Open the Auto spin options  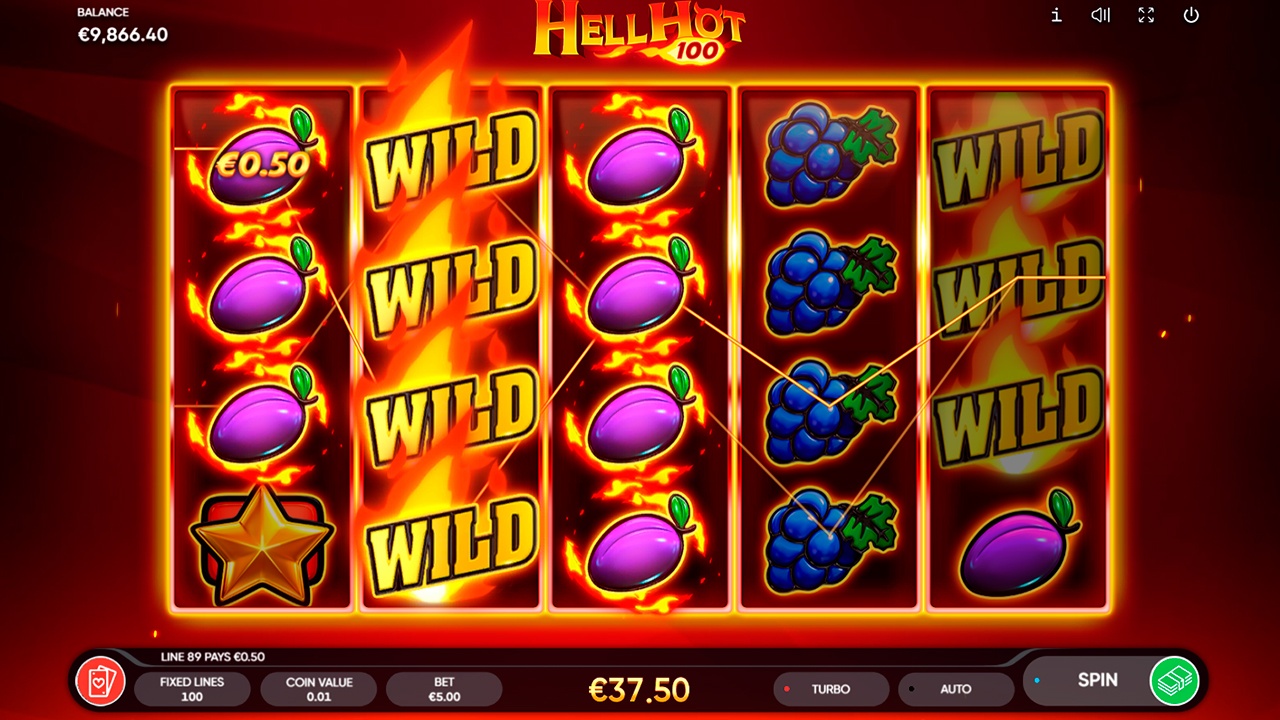coord(955,689)
